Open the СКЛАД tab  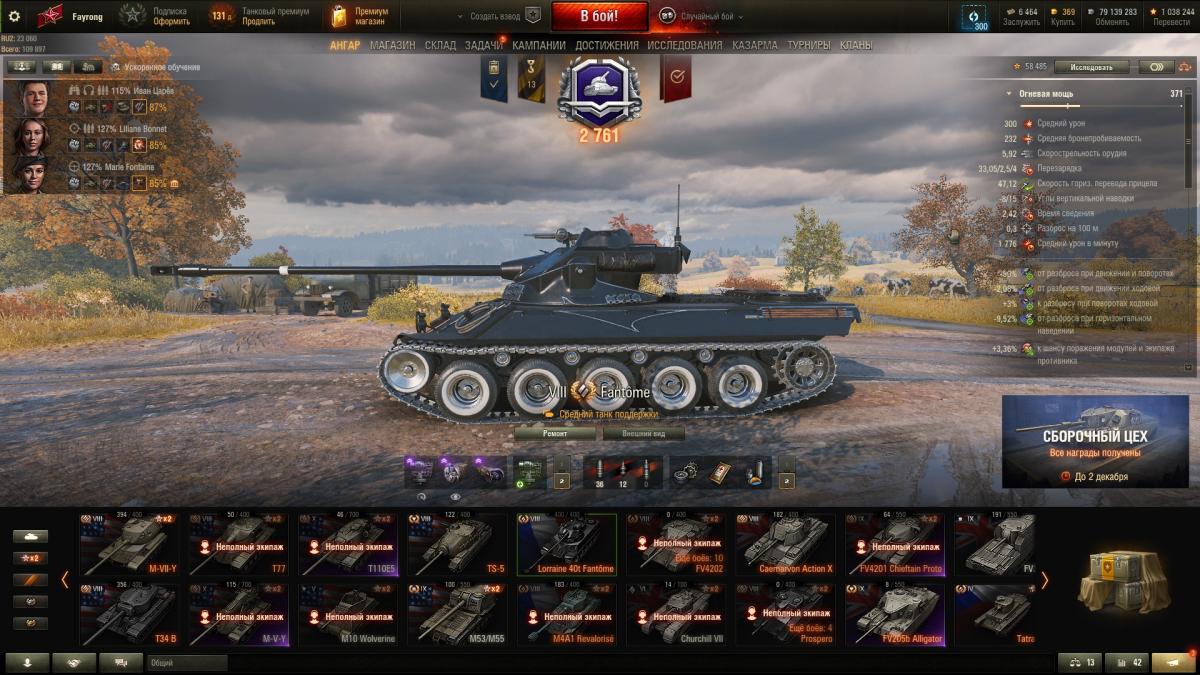pyautogui.click(x=440, y=45)
